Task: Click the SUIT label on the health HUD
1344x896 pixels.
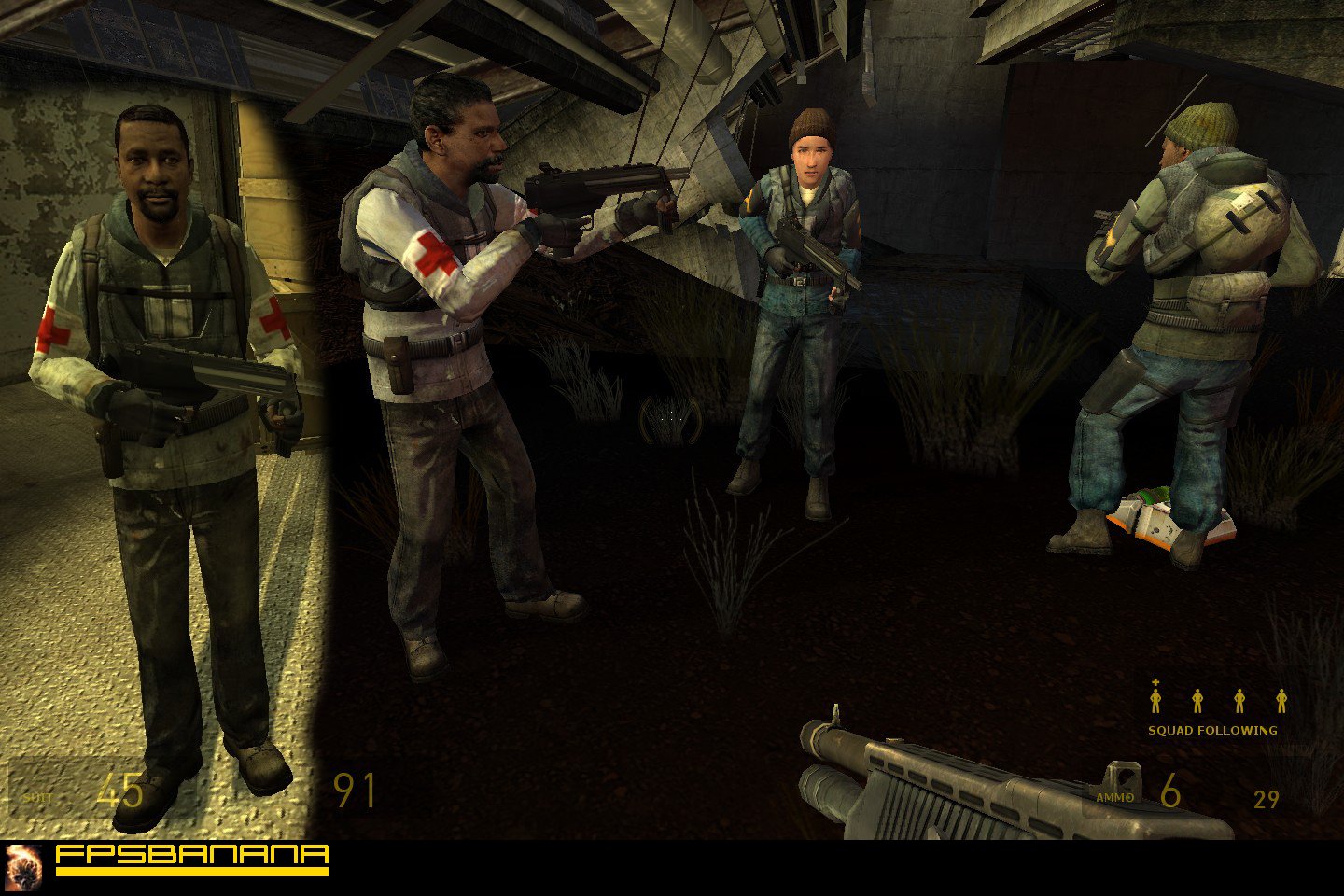Action: coord(39,799)
